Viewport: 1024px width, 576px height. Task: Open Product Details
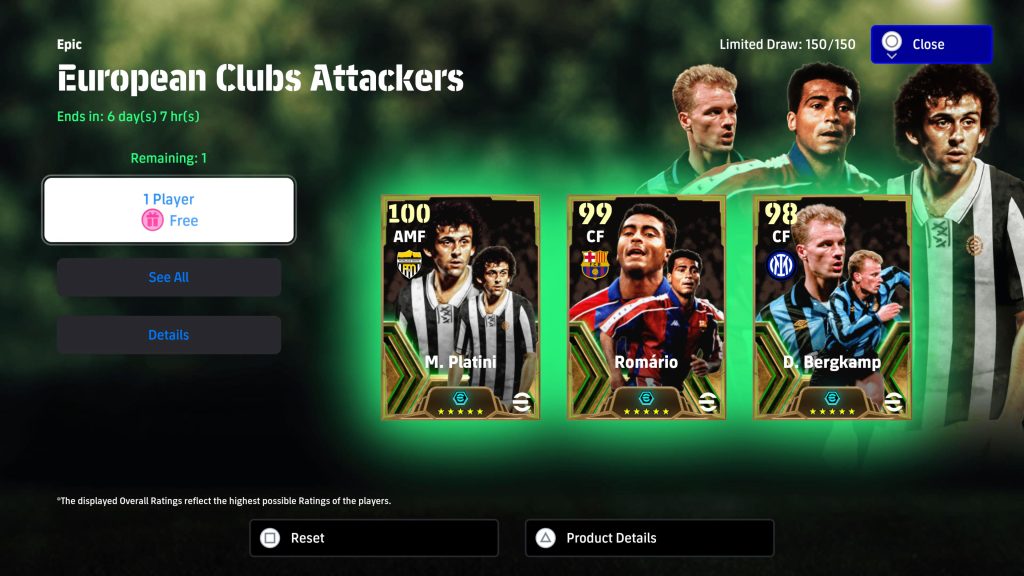pos(649,538)
